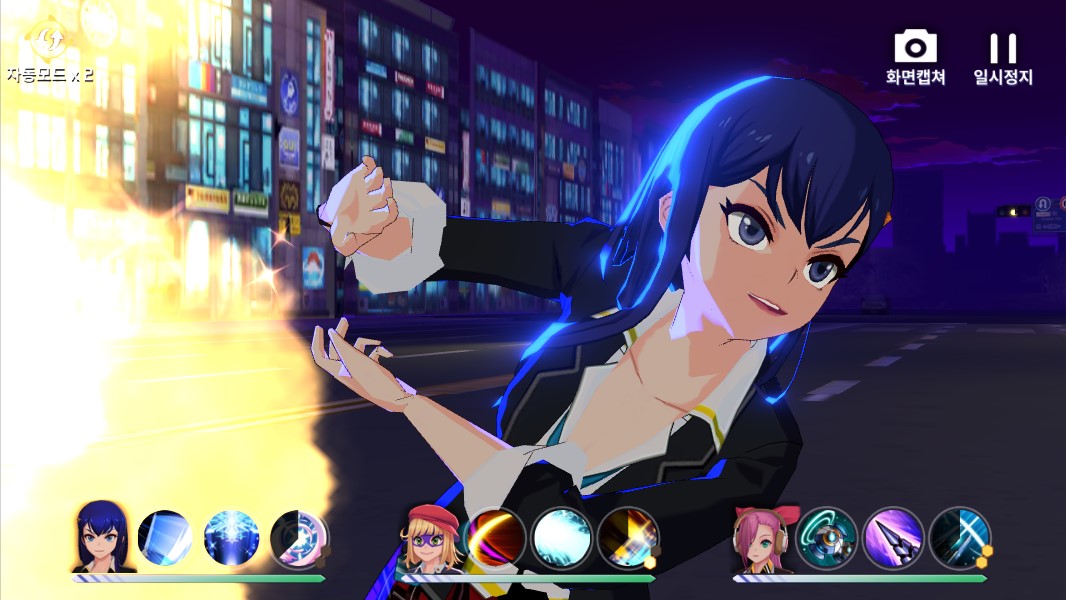The height and width of the screenshot is (600, 1066).
Task: Use the cyan glowing orb skill
Action: click(562, 538)
